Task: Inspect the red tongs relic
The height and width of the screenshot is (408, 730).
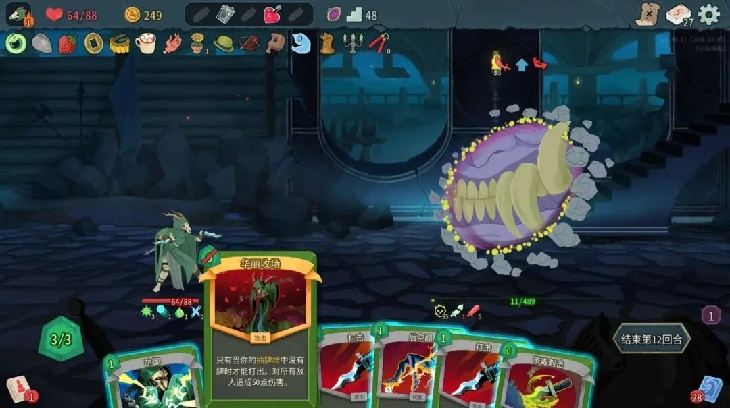Action: [378, 43]
